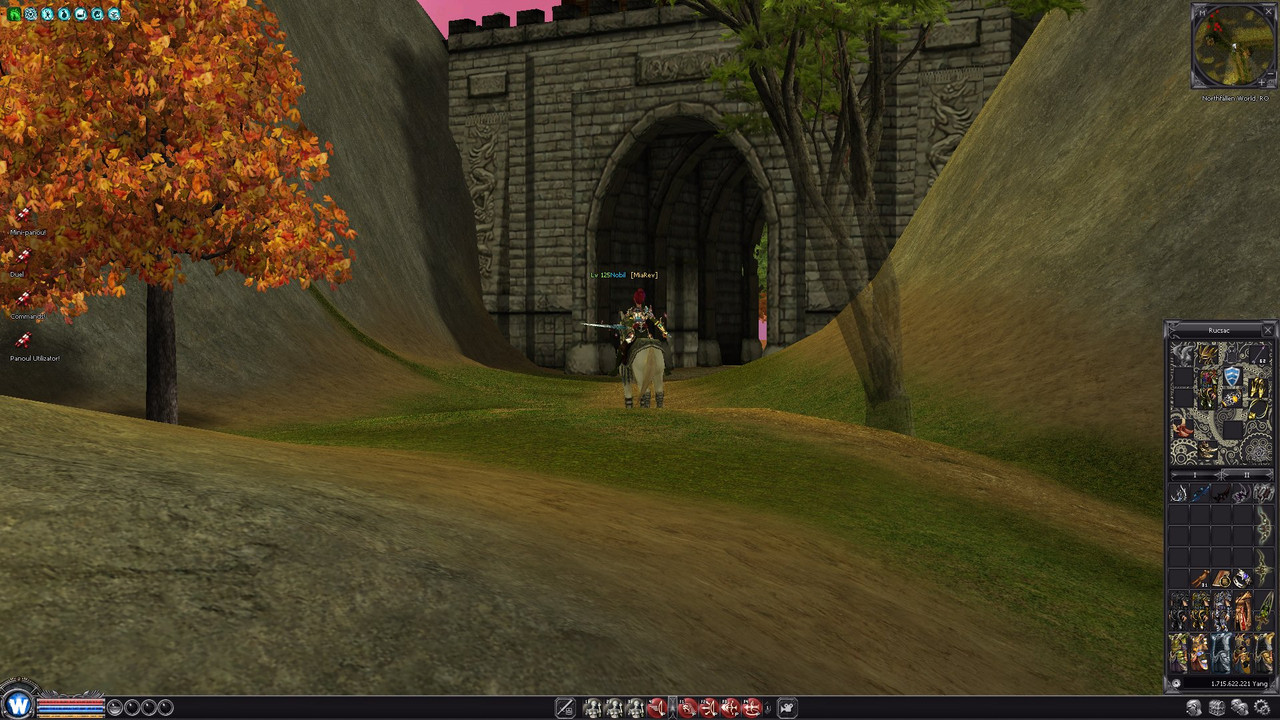Switch to inventory page I
The width and height of the screenshot is (1280, 720).
click(x=1193, y=474)
